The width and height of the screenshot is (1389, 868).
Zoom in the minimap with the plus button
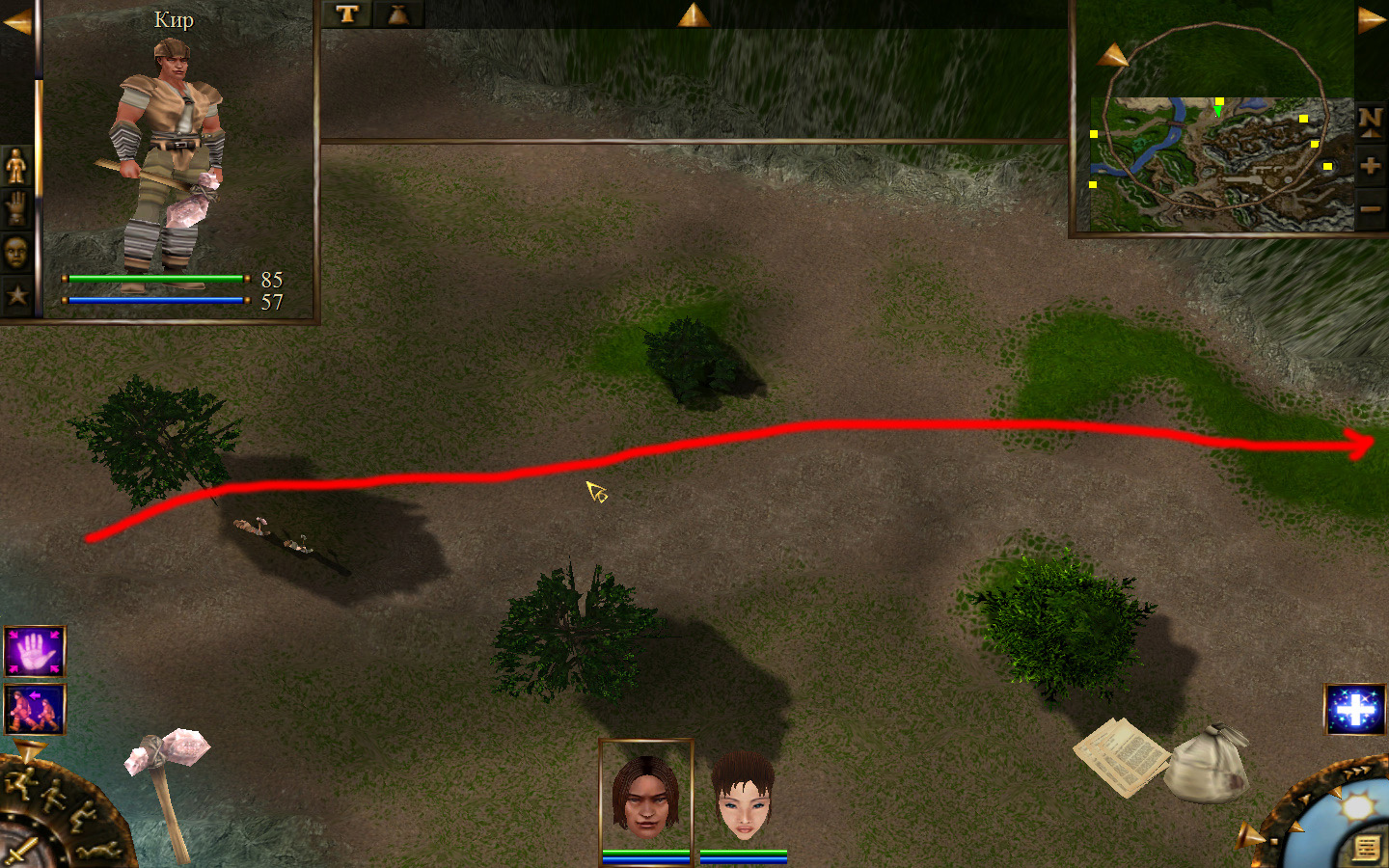1370,165
